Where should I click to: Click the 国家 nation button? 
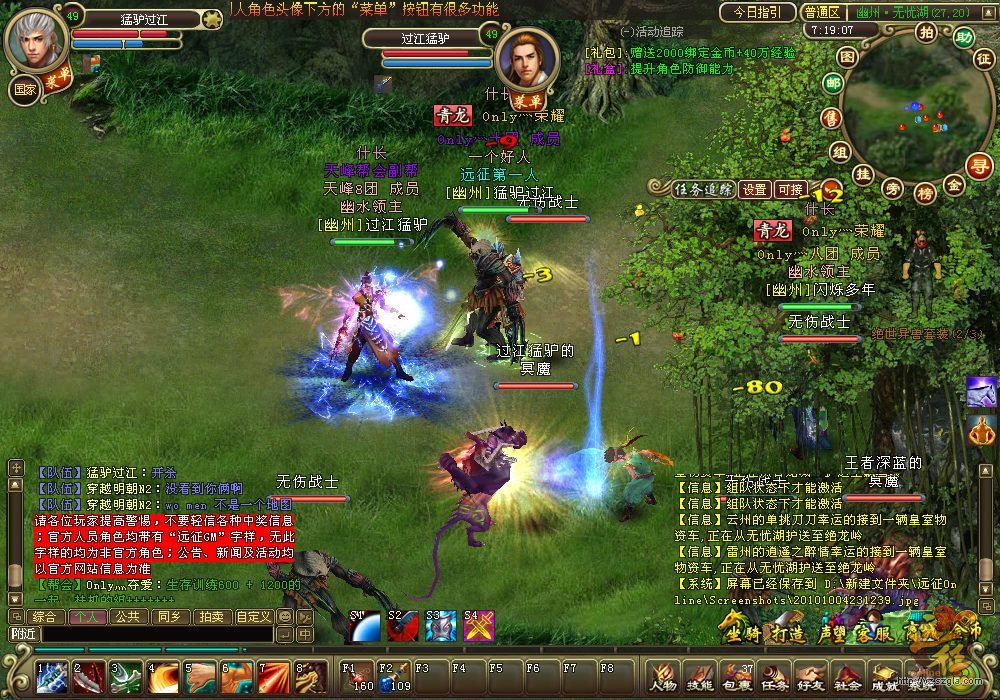pos(25,90)
